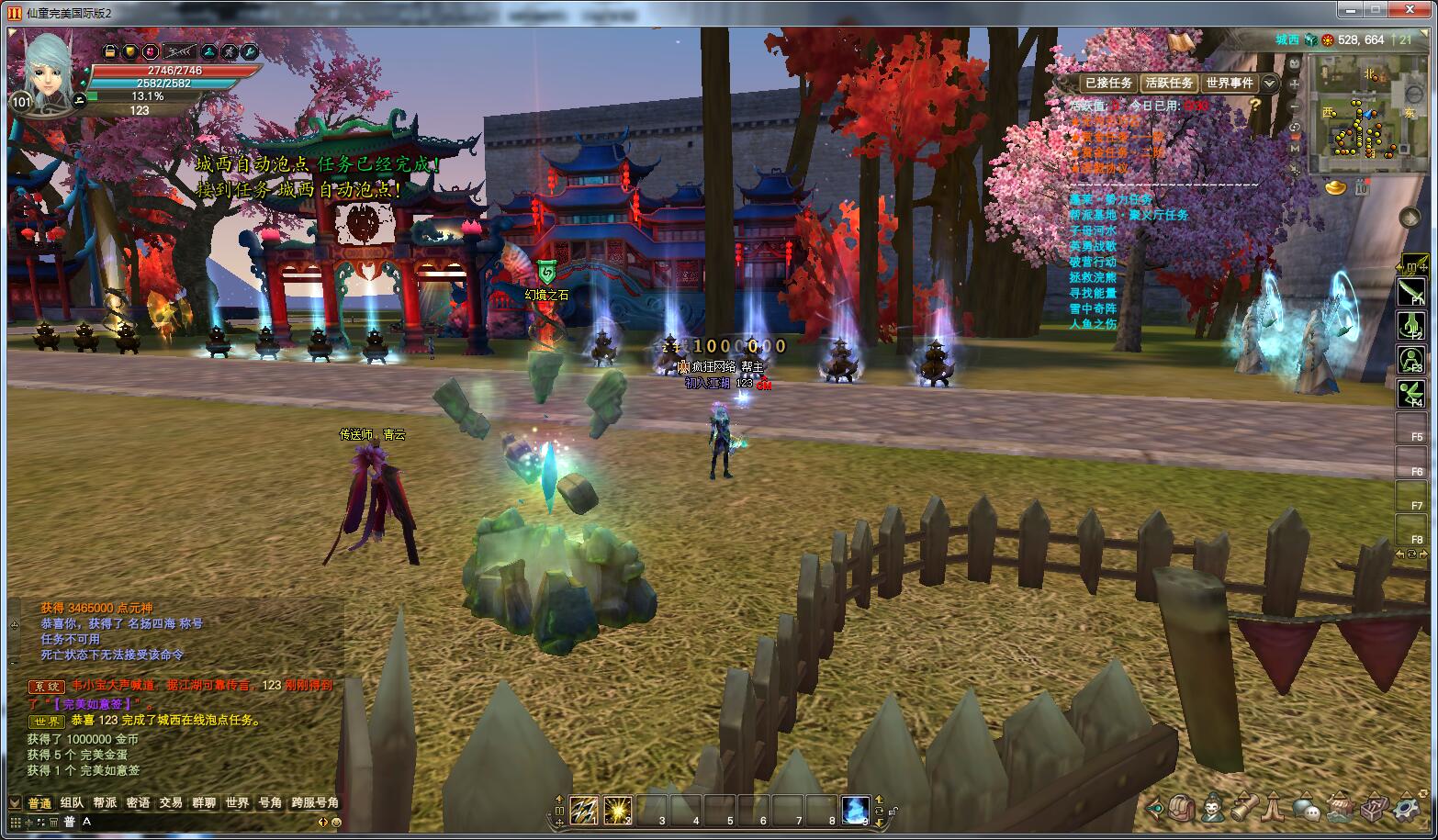
Task: Use the blue flame skill in slot 9
Action: coord(855,810)
